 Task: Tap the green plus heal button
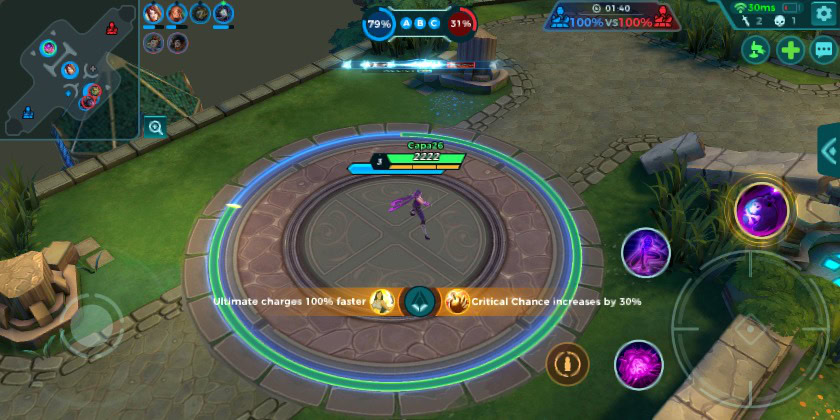pyautogui.click(x=791, y=49)
